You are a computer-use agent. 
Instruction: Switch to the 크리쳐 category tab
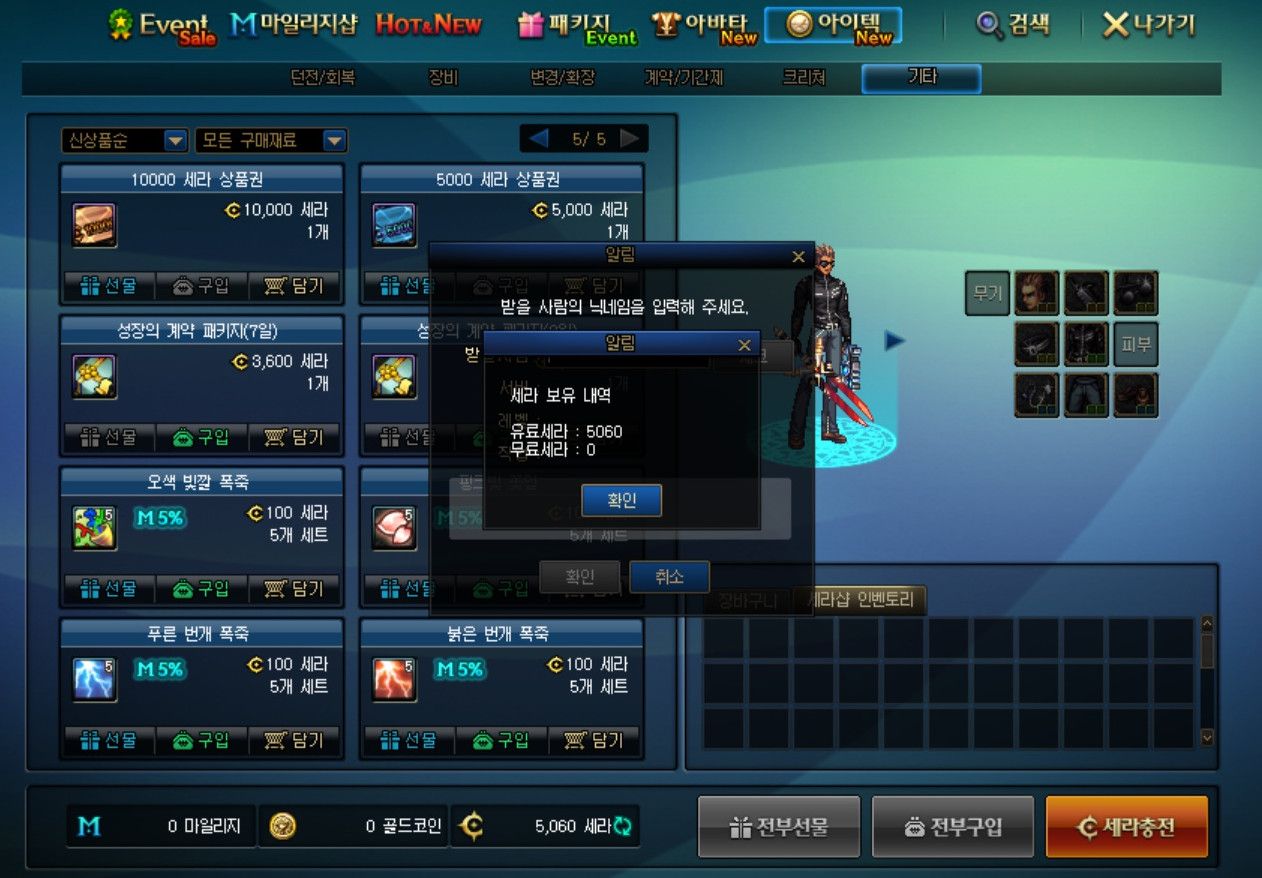coord(803,77)
